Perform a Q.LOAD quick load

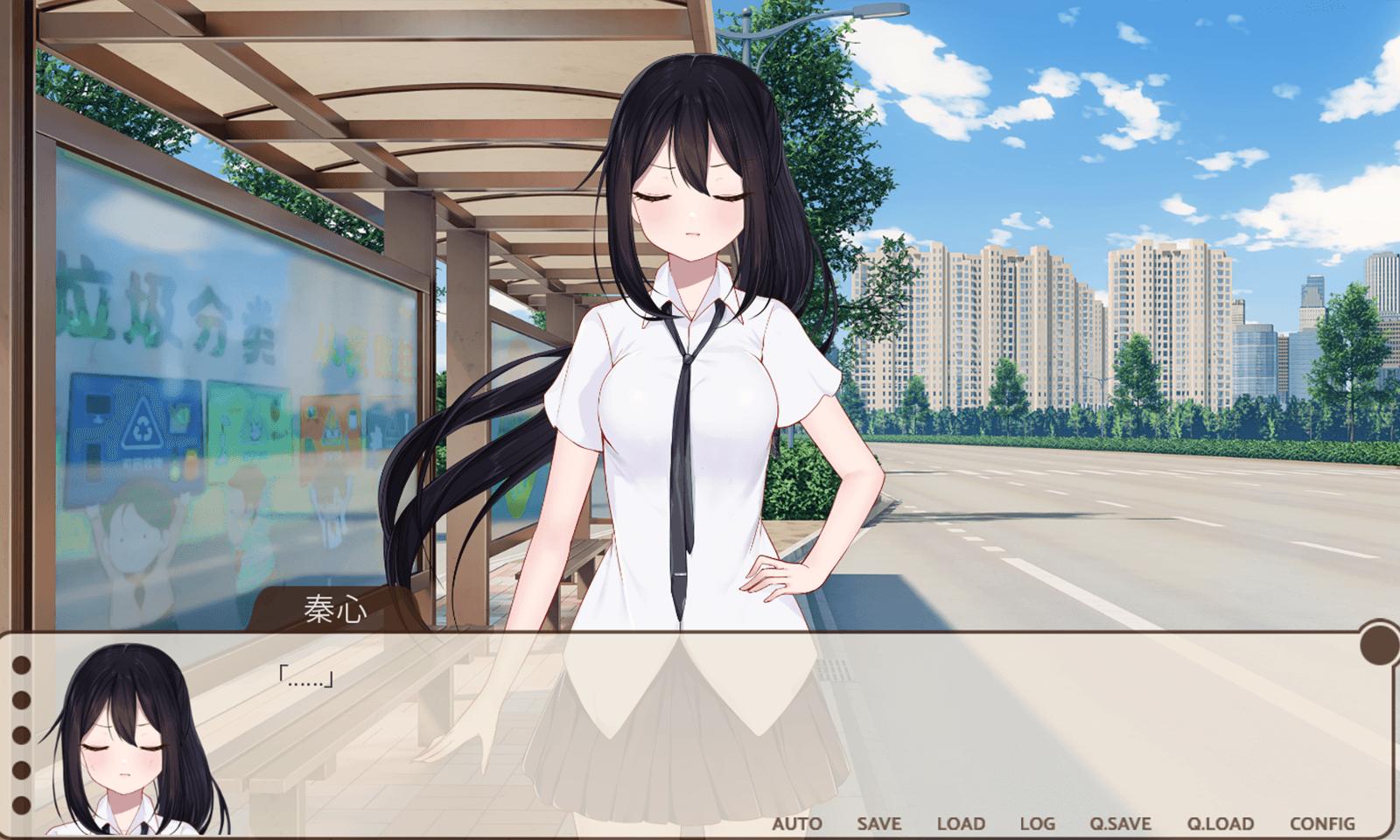[1221, 823]
